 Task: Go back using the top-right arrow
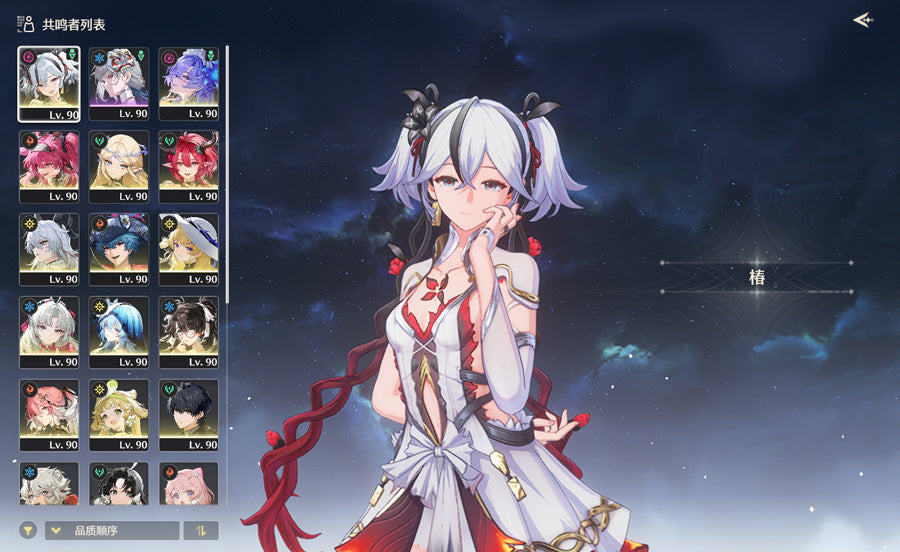point(862,20)
